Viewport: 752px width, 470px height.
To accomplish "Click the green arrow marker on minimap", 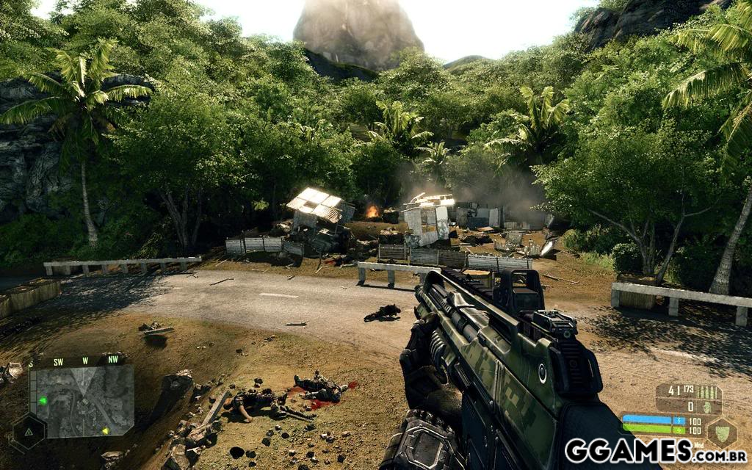I will point(43,401).
